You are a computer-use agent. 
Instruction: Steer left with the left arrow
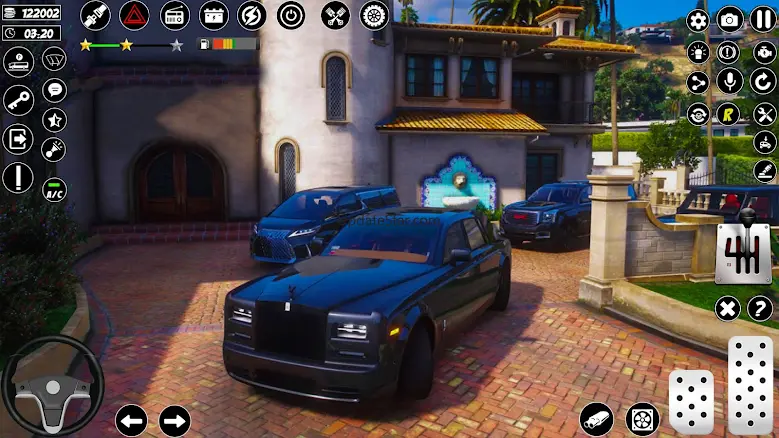point(131,420)
